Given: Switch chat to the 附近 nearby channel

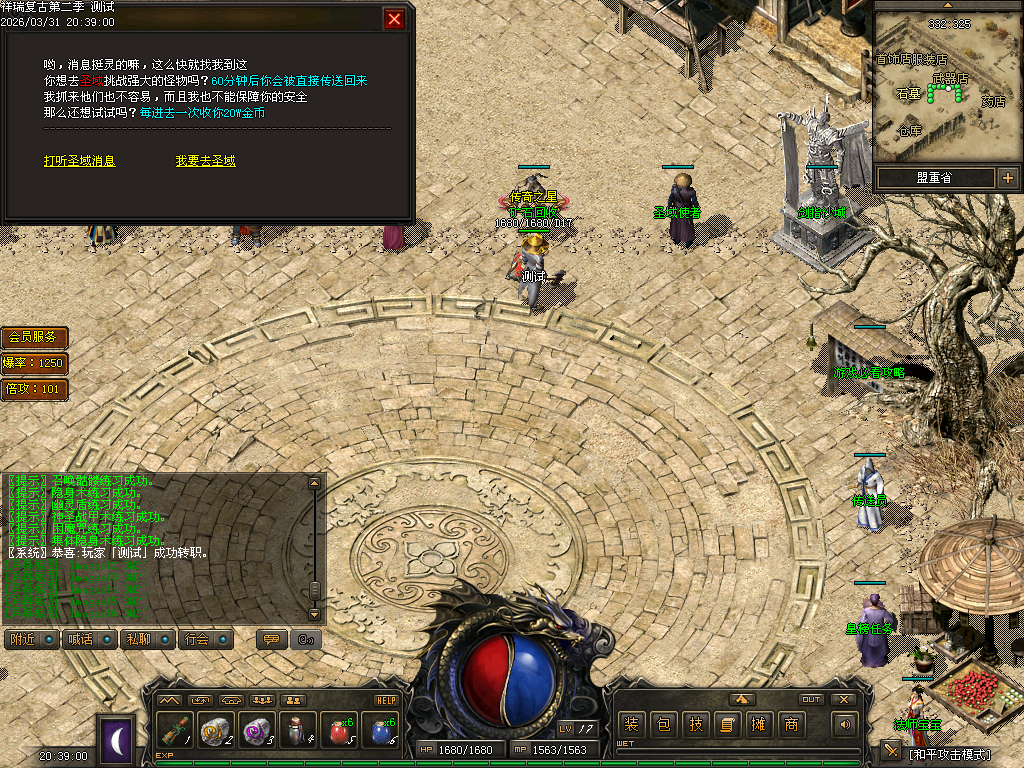Looking at the screenshot, I should [32, 639].
